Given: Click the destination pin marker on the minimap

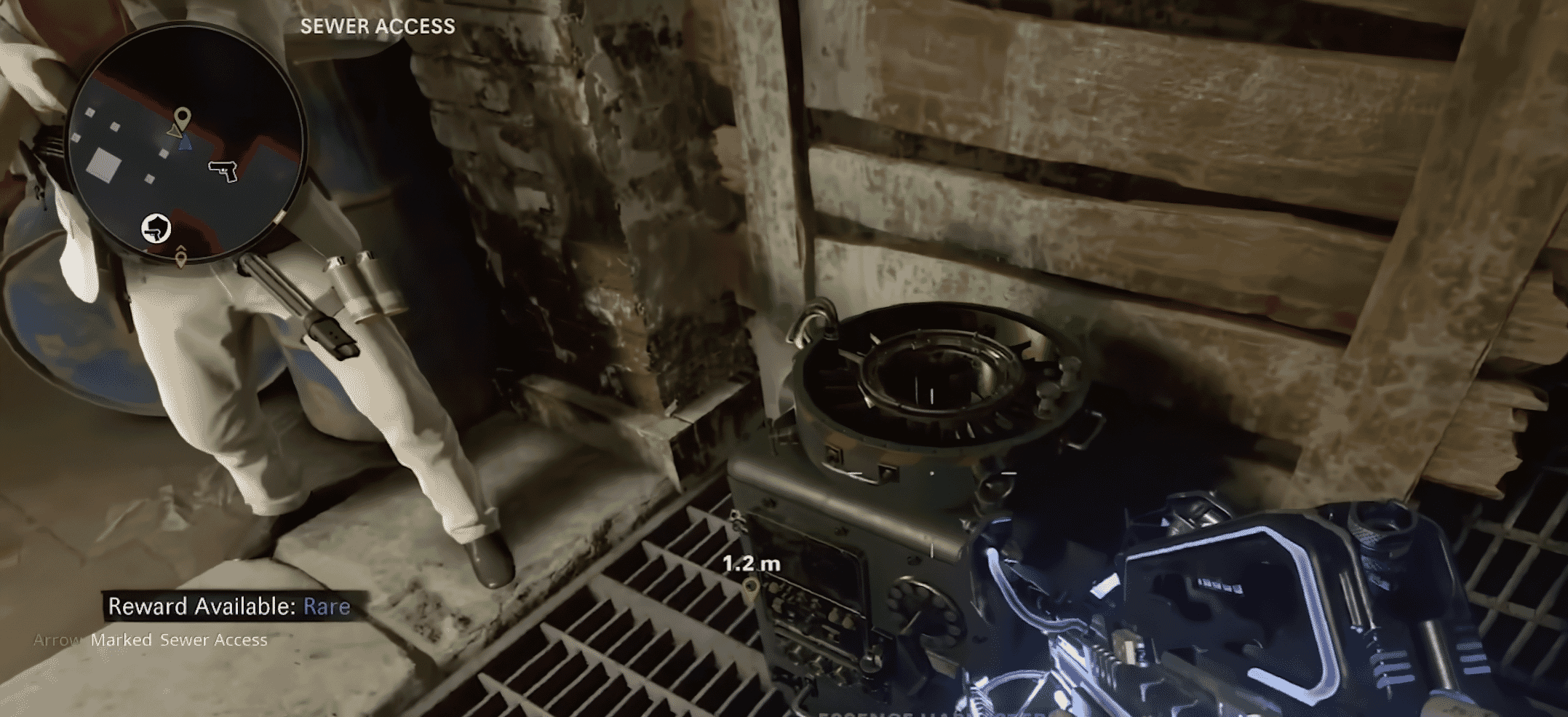Looking at the screenshot, I should click(x=183, y=116).
